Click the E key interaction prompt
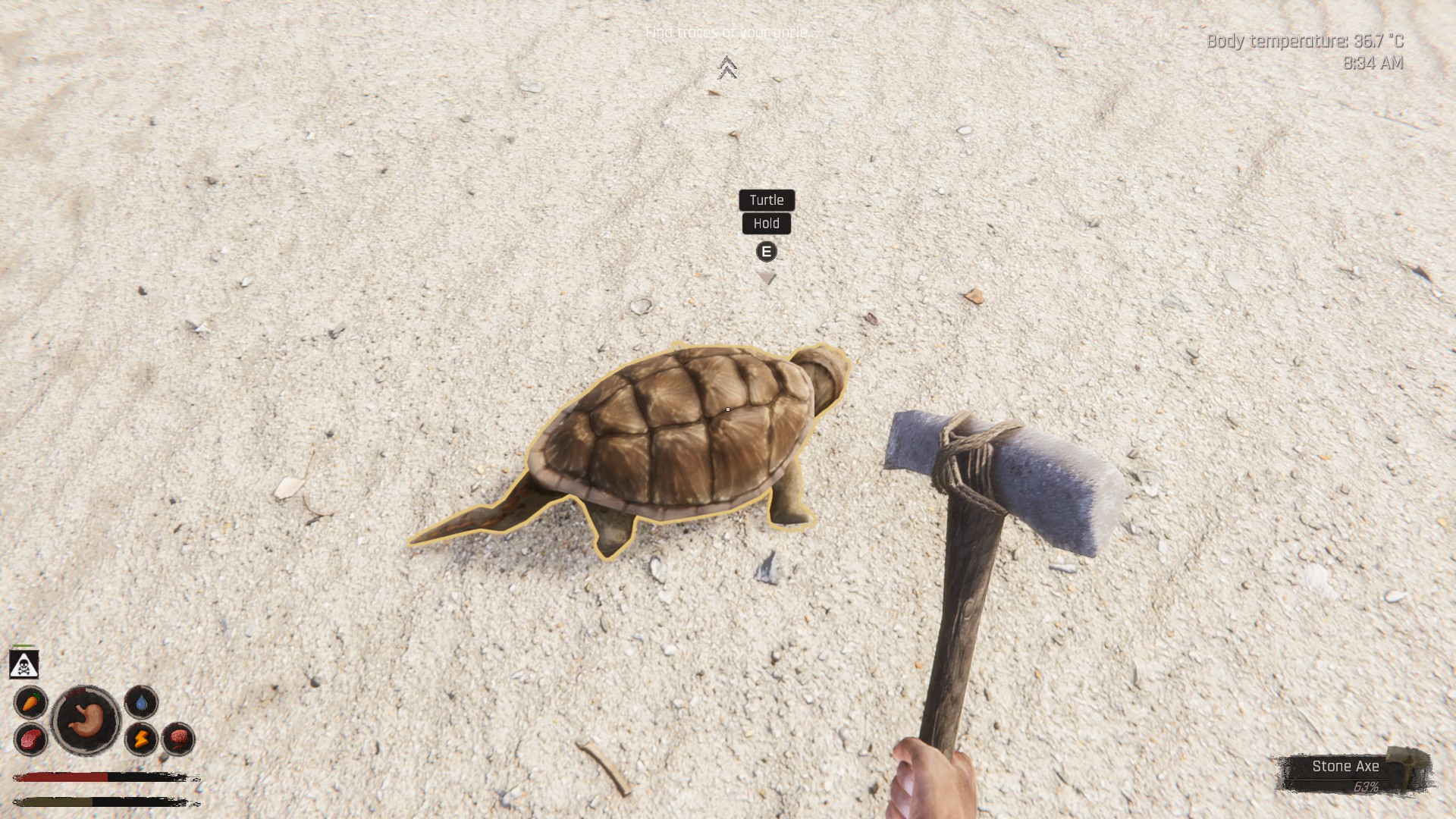Image resolution: width=1456 pixels, height=819 pixels. point(766,251)
